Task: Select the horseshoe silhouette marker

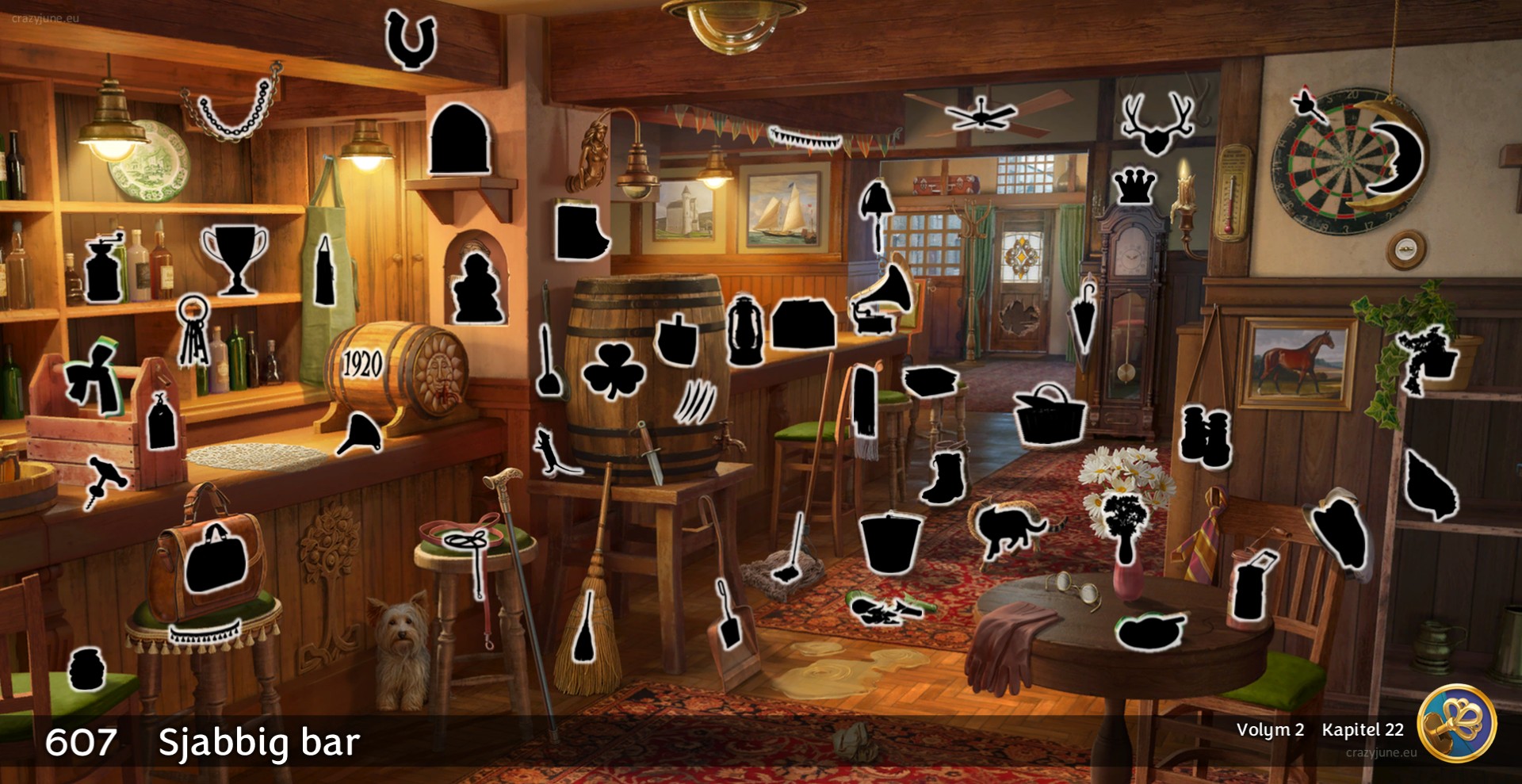Action: pos(411,40)
